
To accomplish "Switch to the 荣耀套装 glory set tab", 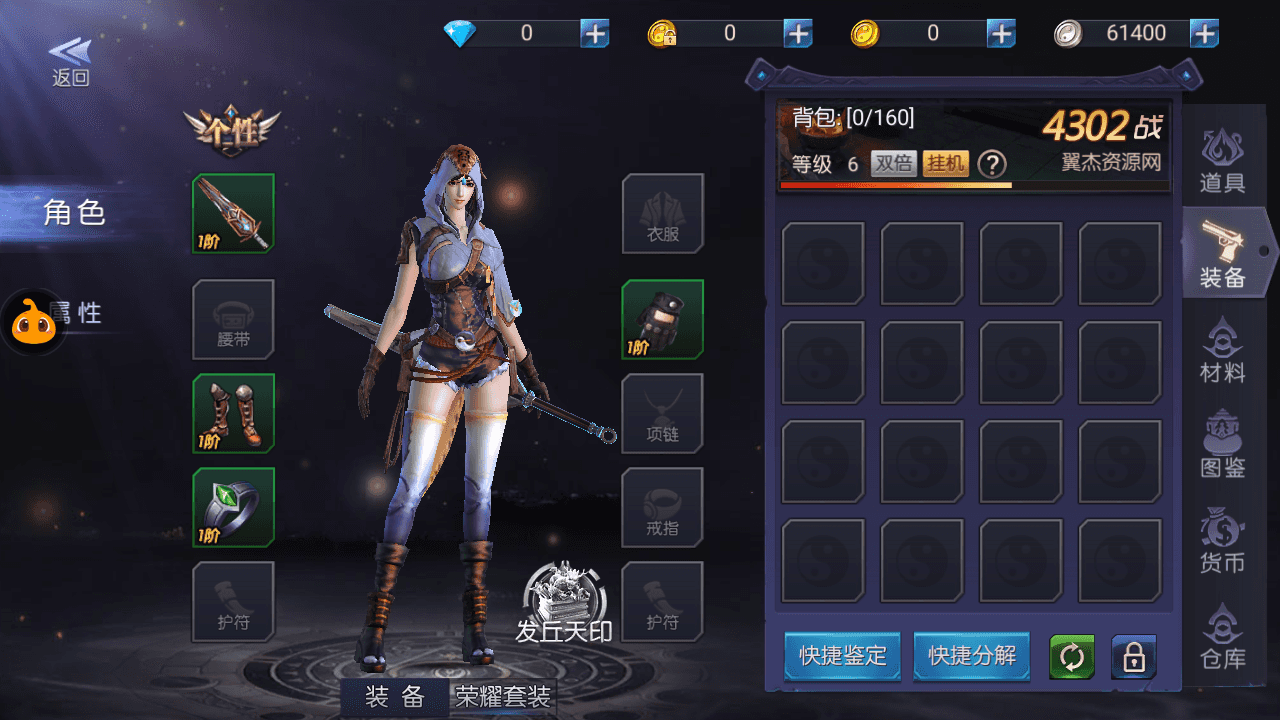I will click(503, 697).
